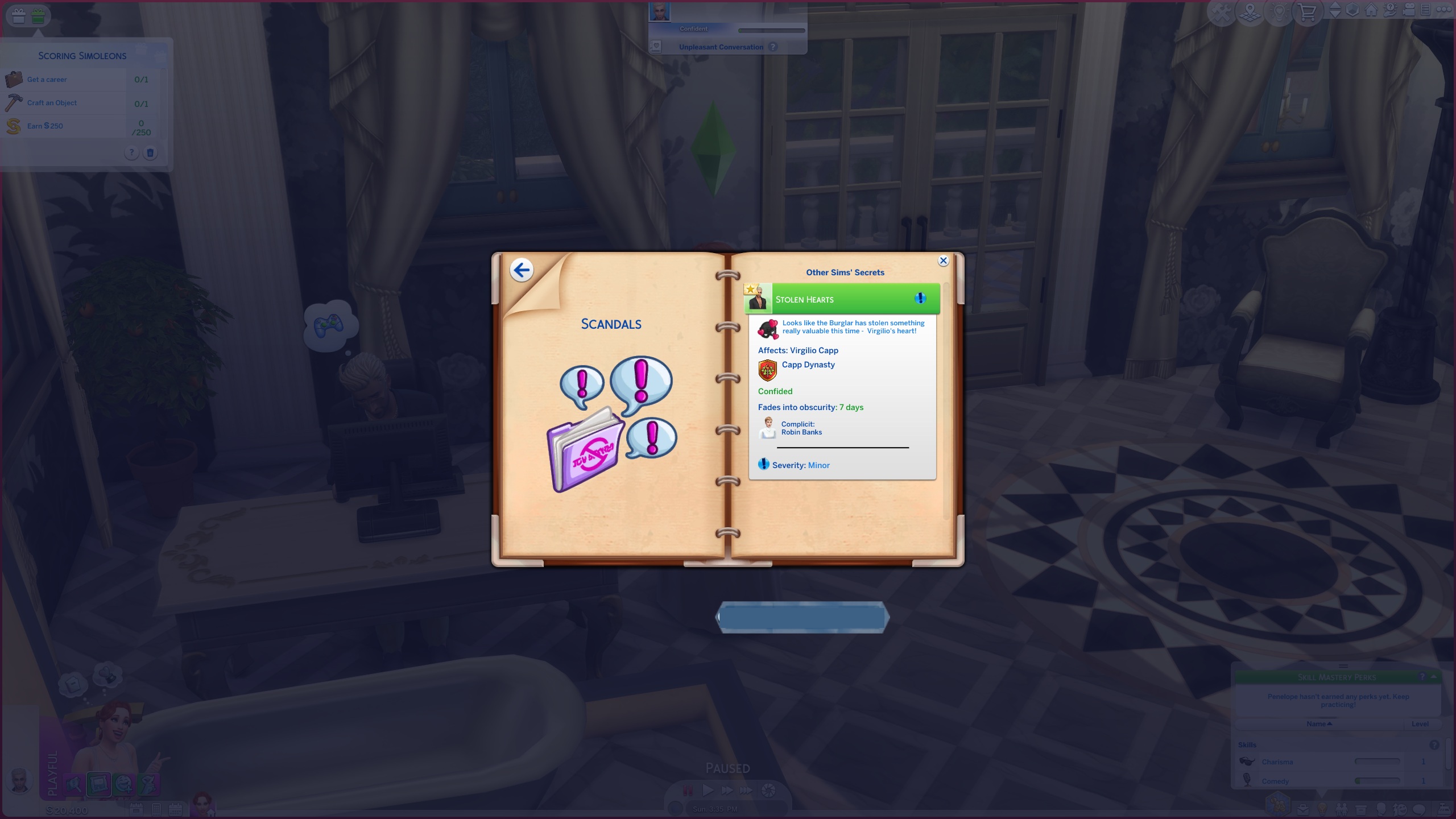
Task: Delete the Scoring Simoleons event
Action: [x=150, y=152]
